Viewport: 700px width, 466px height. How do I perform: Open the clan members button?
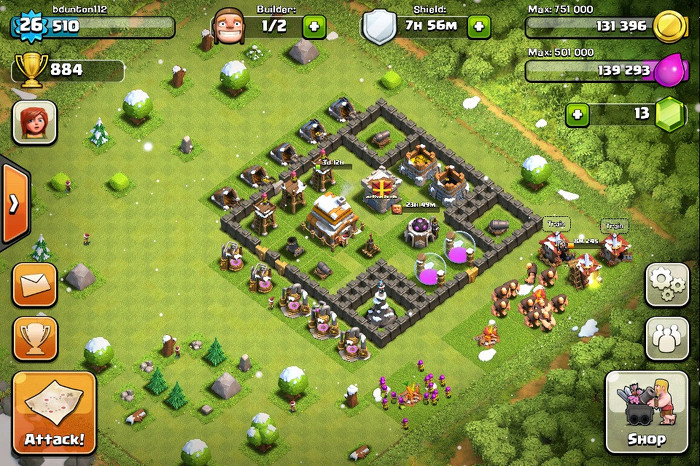665,339
